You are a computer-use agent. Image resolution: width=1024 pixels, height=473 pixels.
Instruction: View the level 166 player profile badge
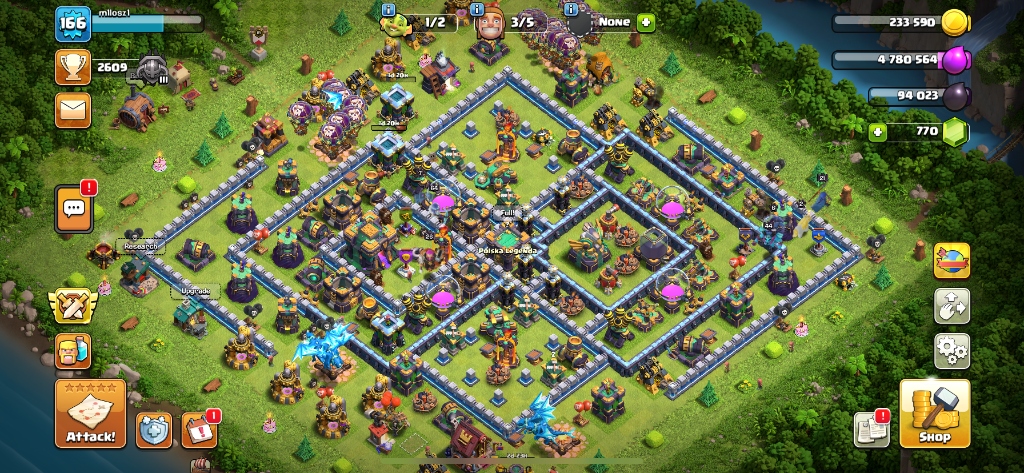coord(72,23)
